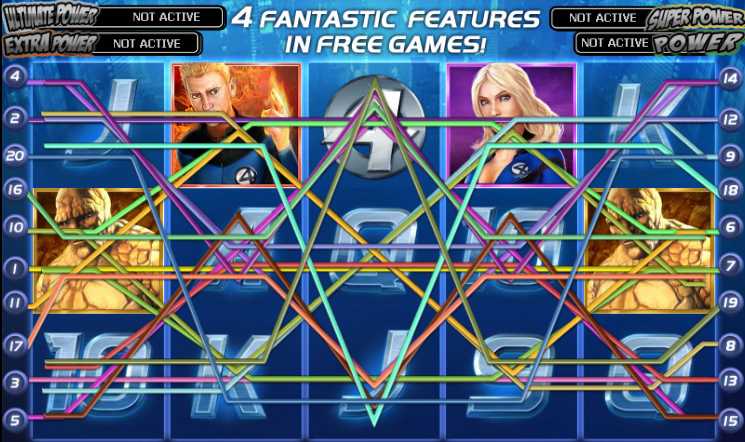Activate payline 12 indicator

click(730, 118)
